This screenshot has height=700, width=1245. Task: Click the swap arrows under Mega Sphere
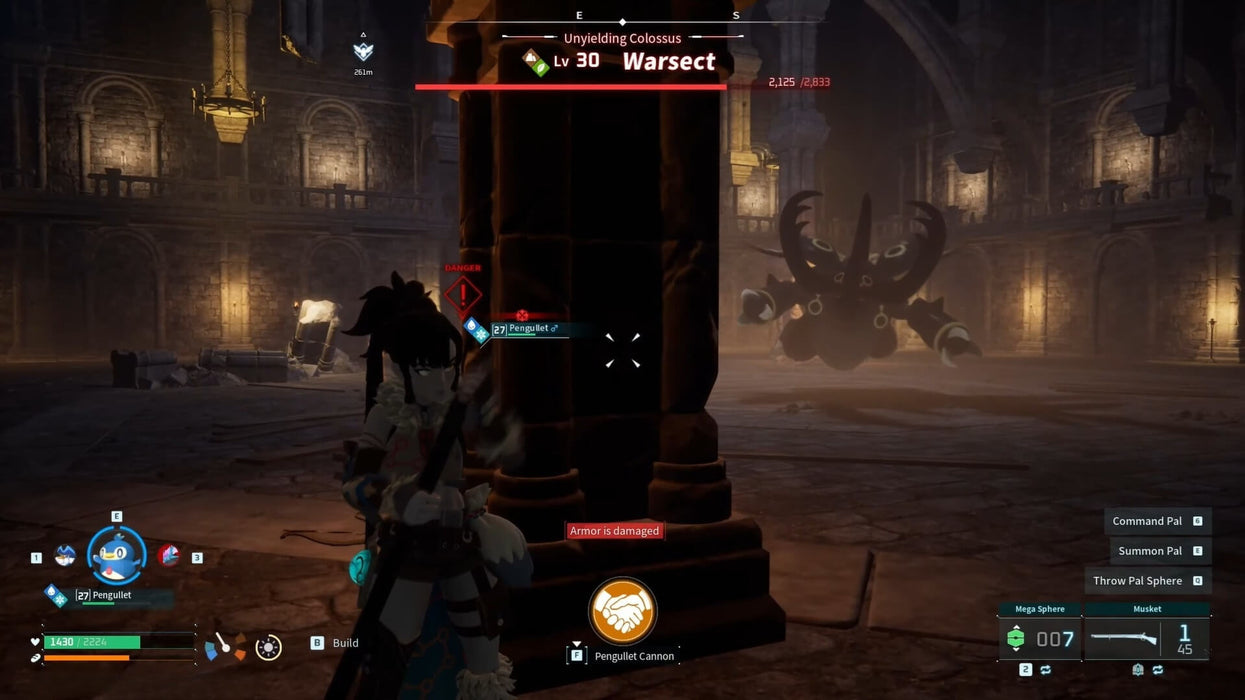pyautogui.click(x=1045, y=670)
